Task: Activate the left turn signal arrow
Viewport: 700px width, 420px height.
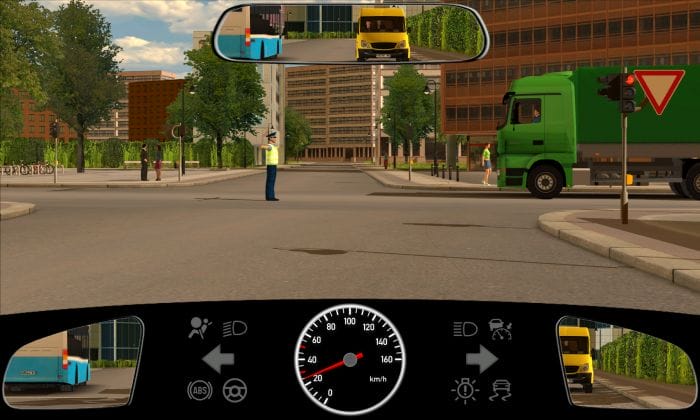Action: [x=218, y=358]
